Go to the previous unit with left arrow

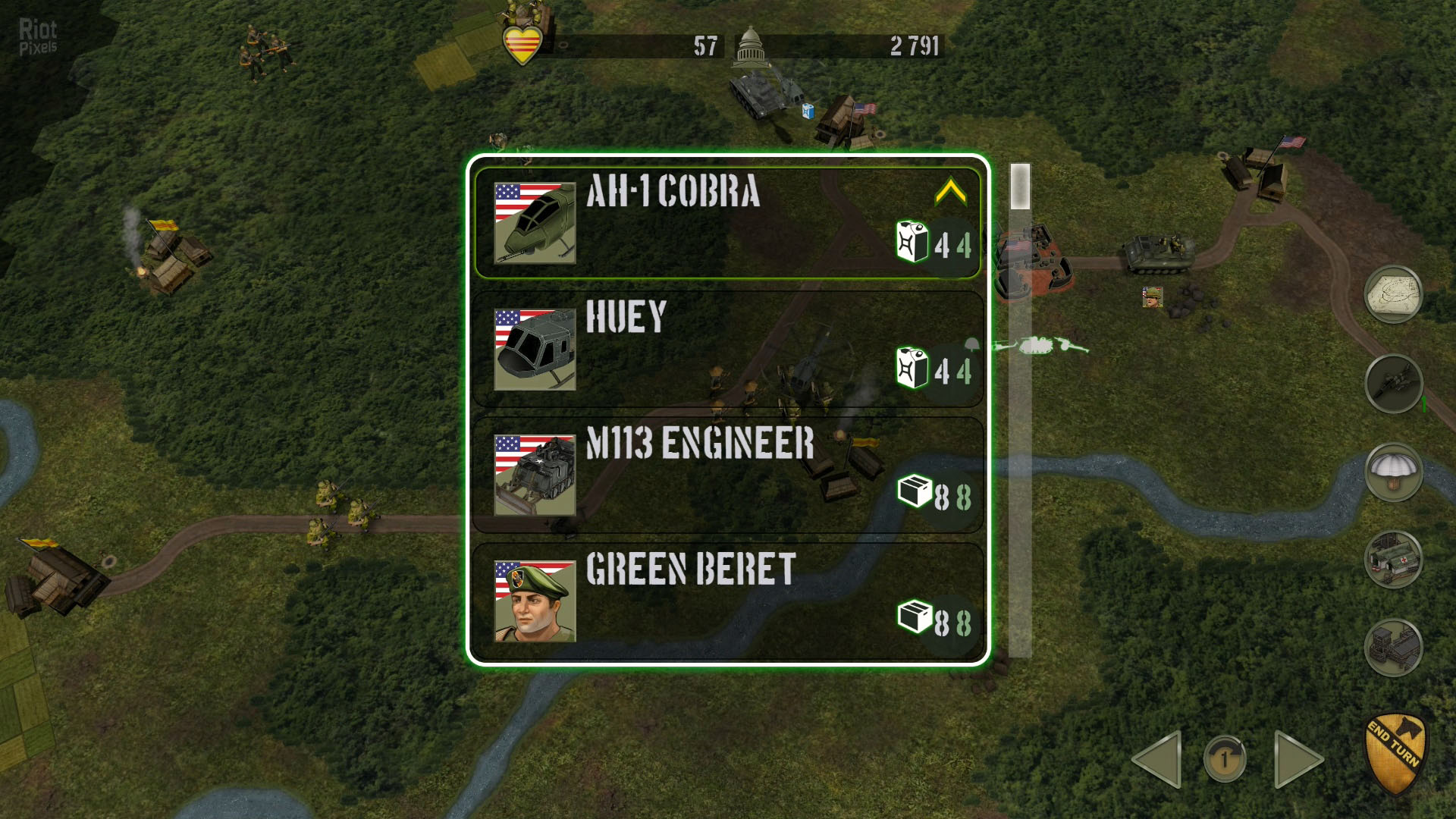point(1159,759)
